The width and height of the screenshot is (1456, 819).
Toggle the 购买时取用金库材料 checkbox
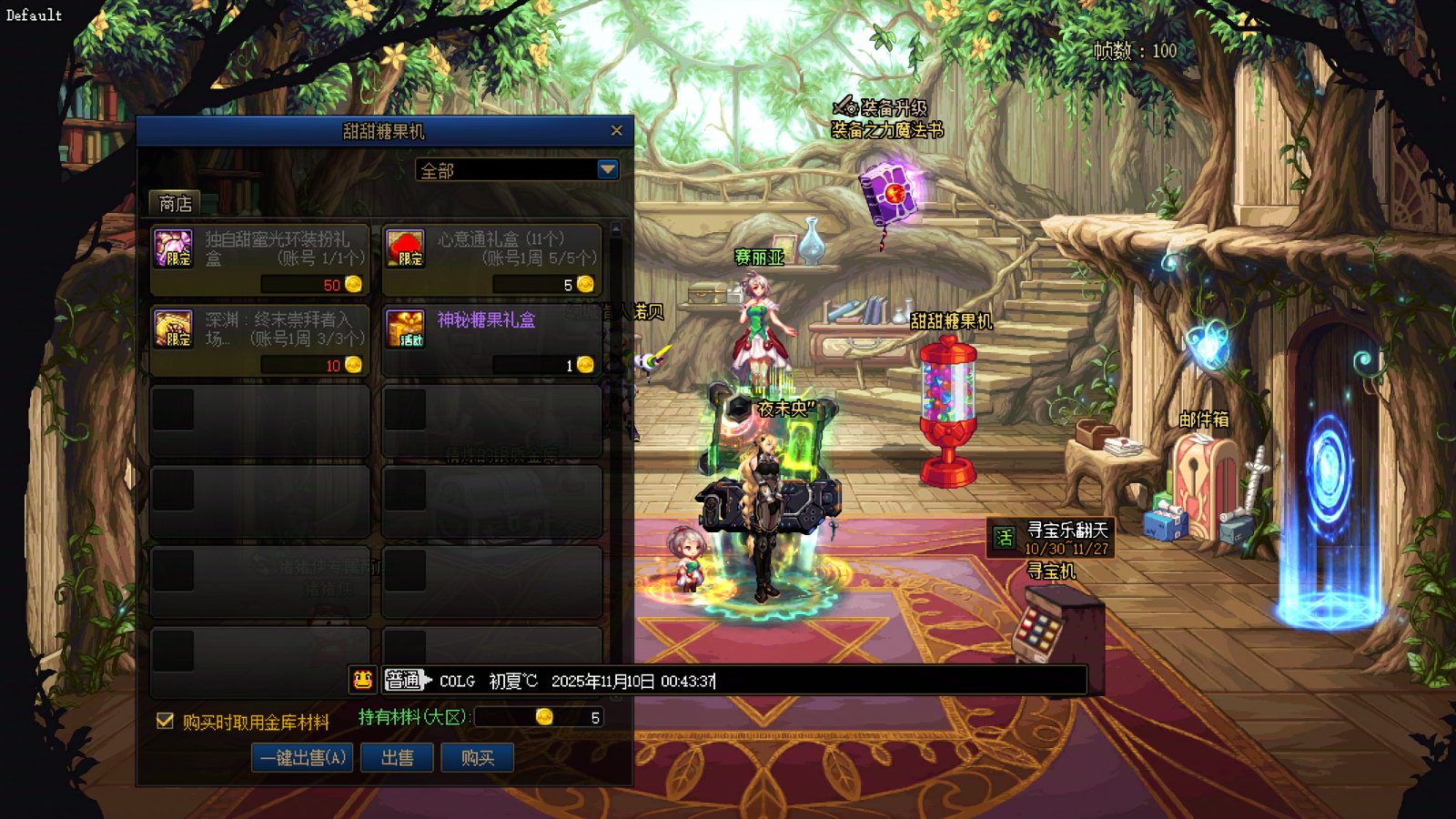point(165,721)
